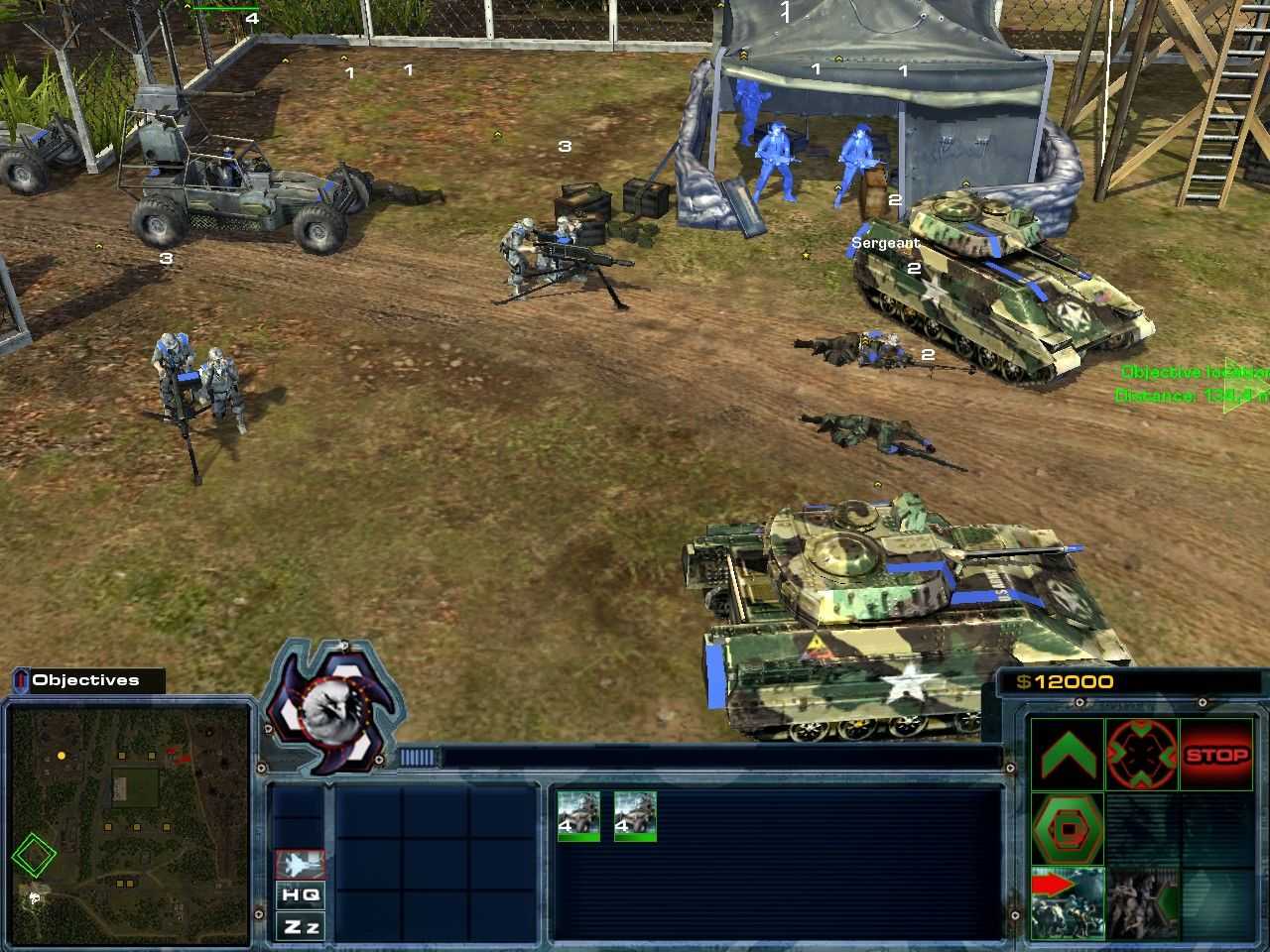
Task: Toggle the highlighted jet airstrike ability
Action: (x=303, y=865)
